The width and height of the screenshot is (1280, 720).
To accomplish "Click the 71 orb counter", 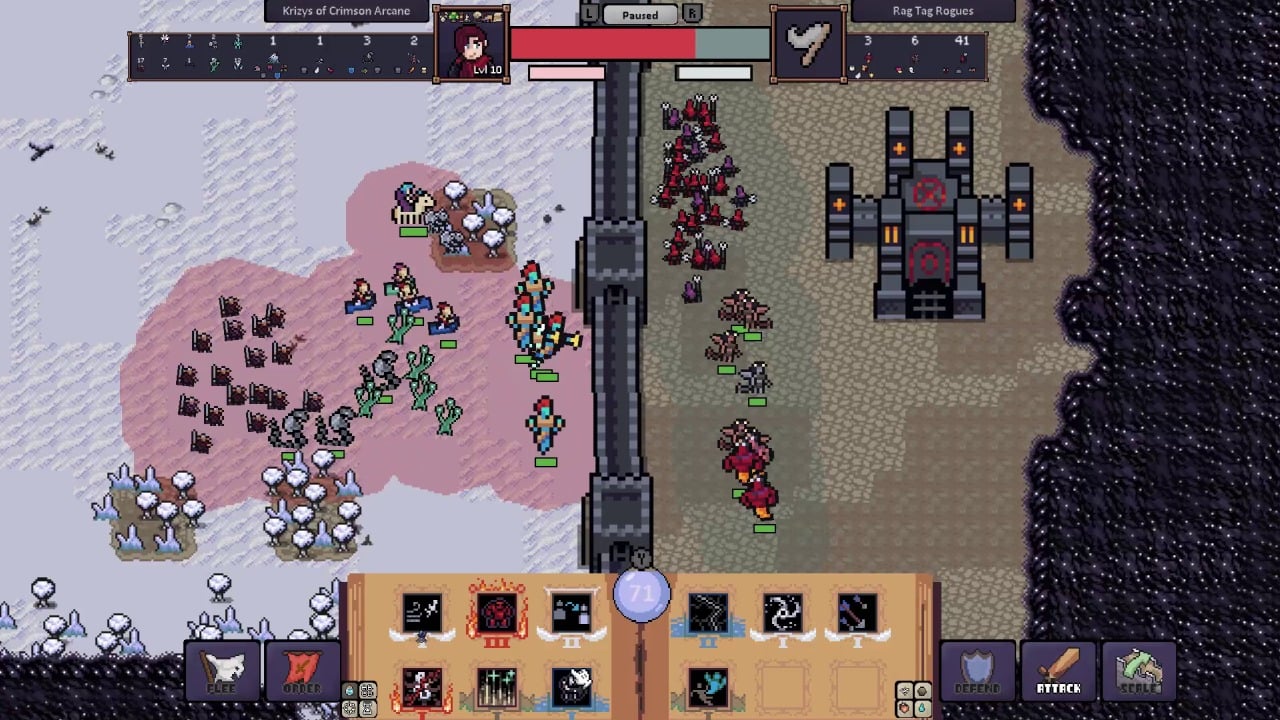I will point(640,593).
